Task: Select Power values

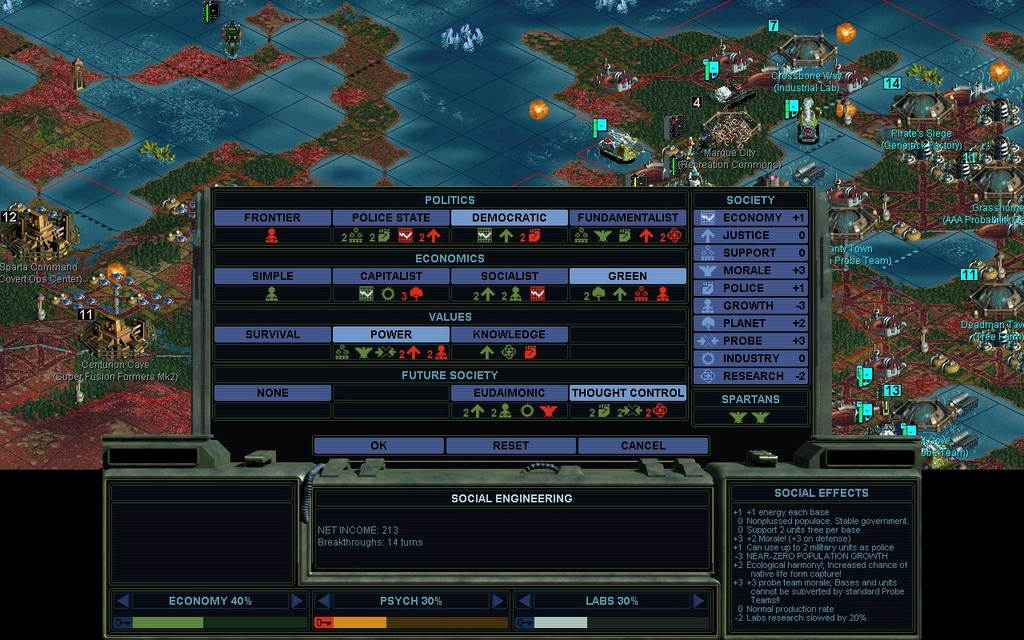Action: pos(391,335)
